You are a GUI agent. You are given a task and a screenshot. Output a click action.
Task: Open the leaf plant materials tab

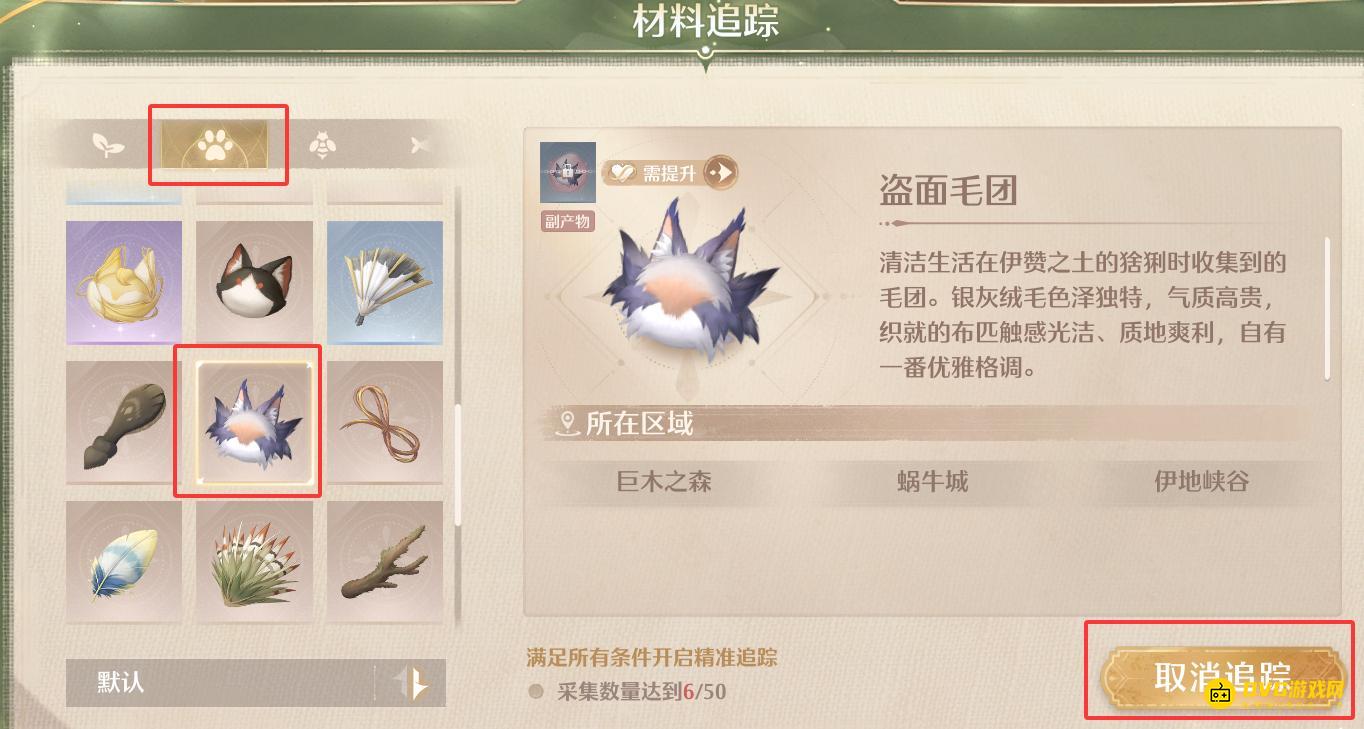point(108,144)
